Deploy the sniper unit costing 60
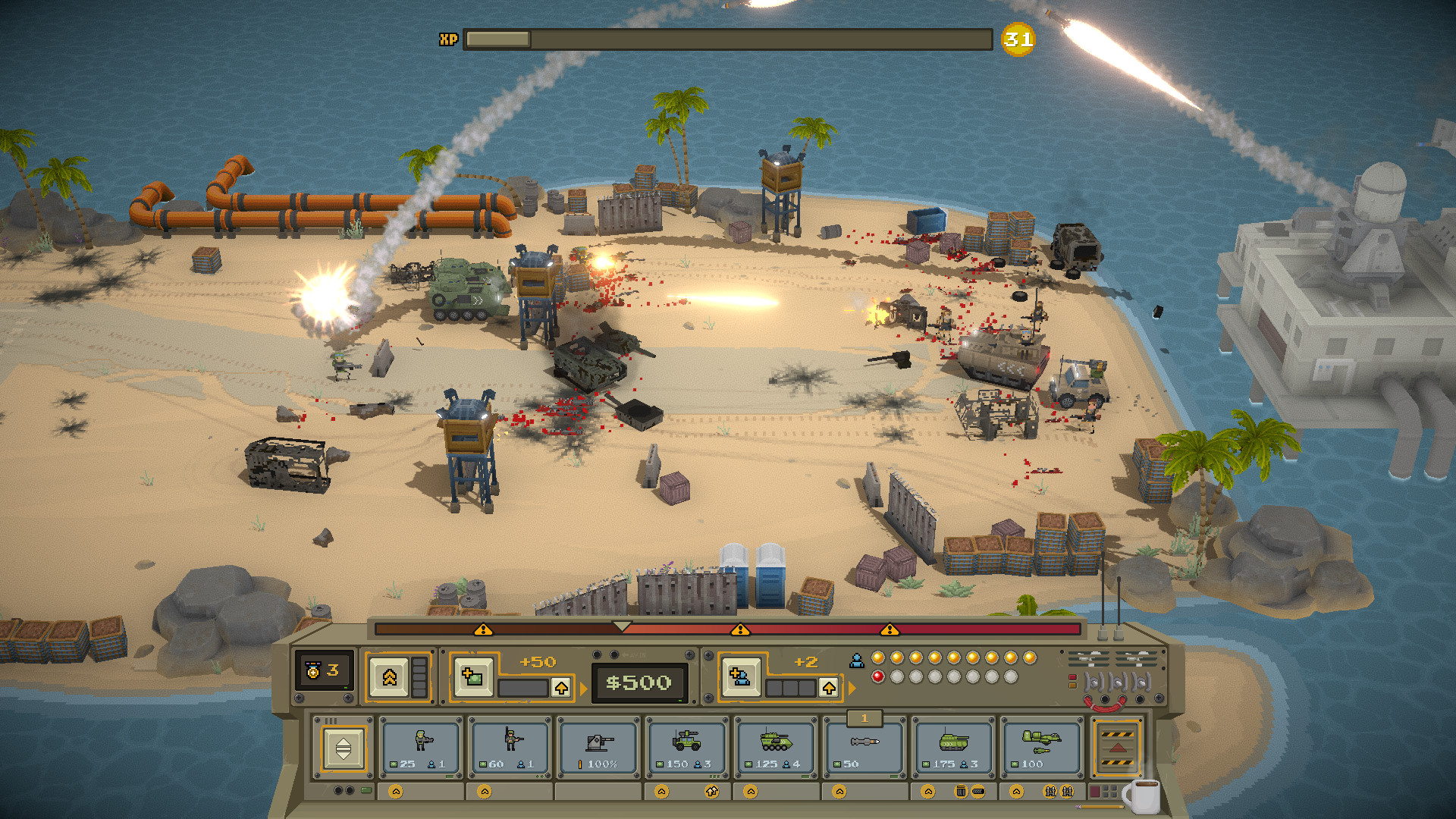 tap(510, 746)
